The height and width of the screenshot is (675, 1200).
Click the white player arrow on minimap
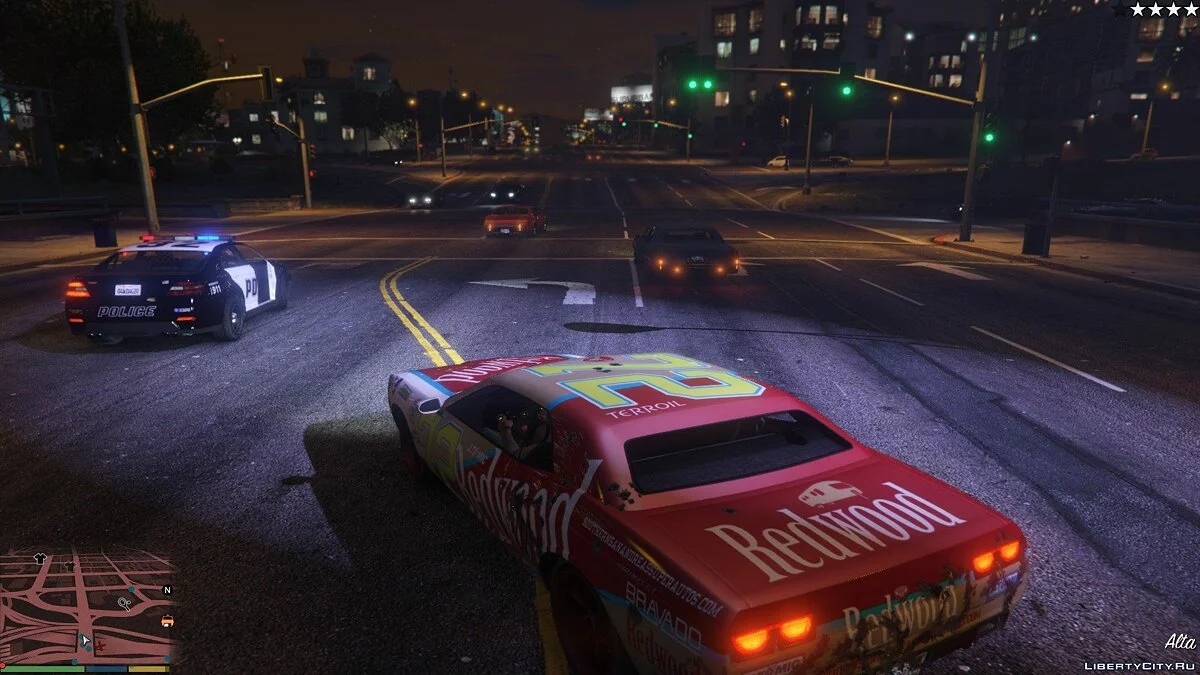click(86, 638)
